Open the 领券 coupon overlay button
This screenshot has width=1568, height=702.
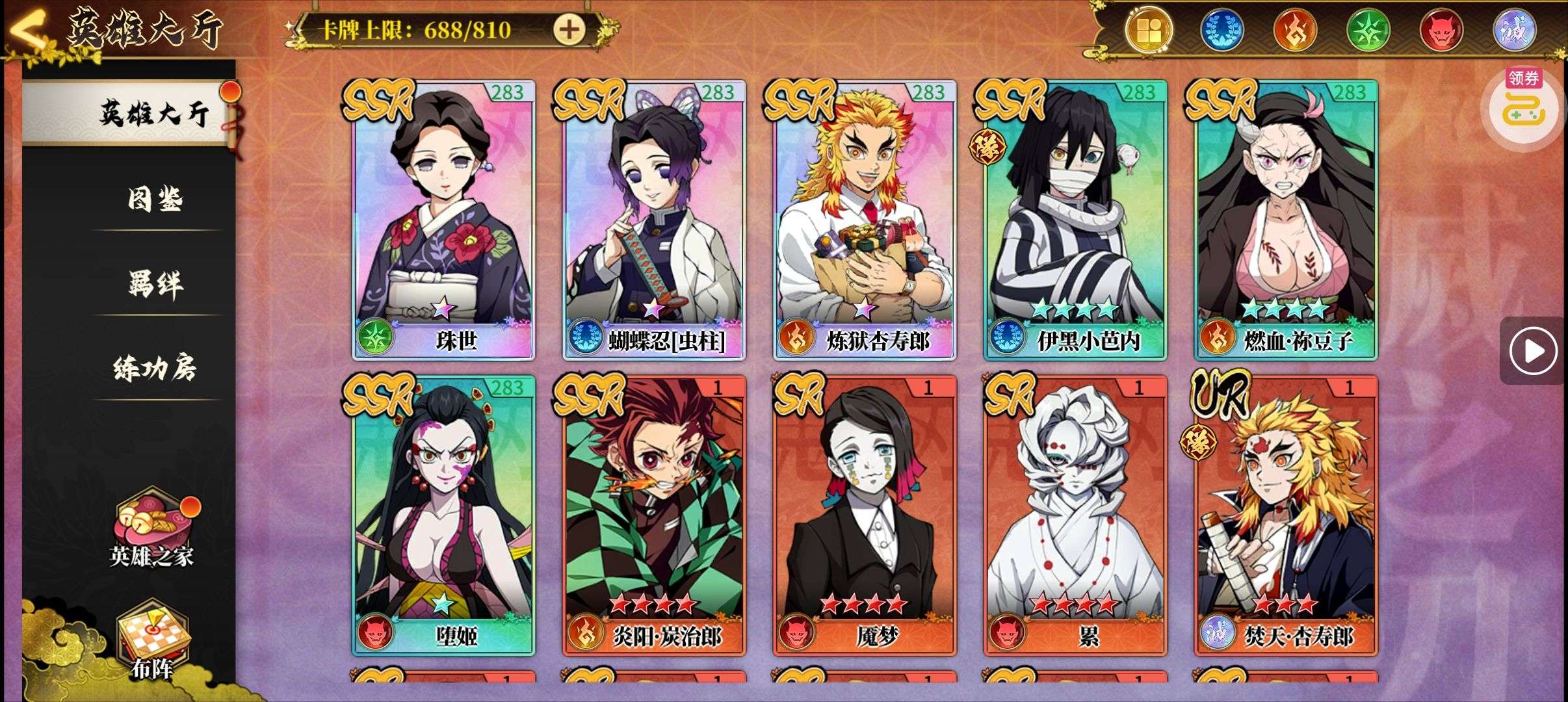(x=1524, y=104)
